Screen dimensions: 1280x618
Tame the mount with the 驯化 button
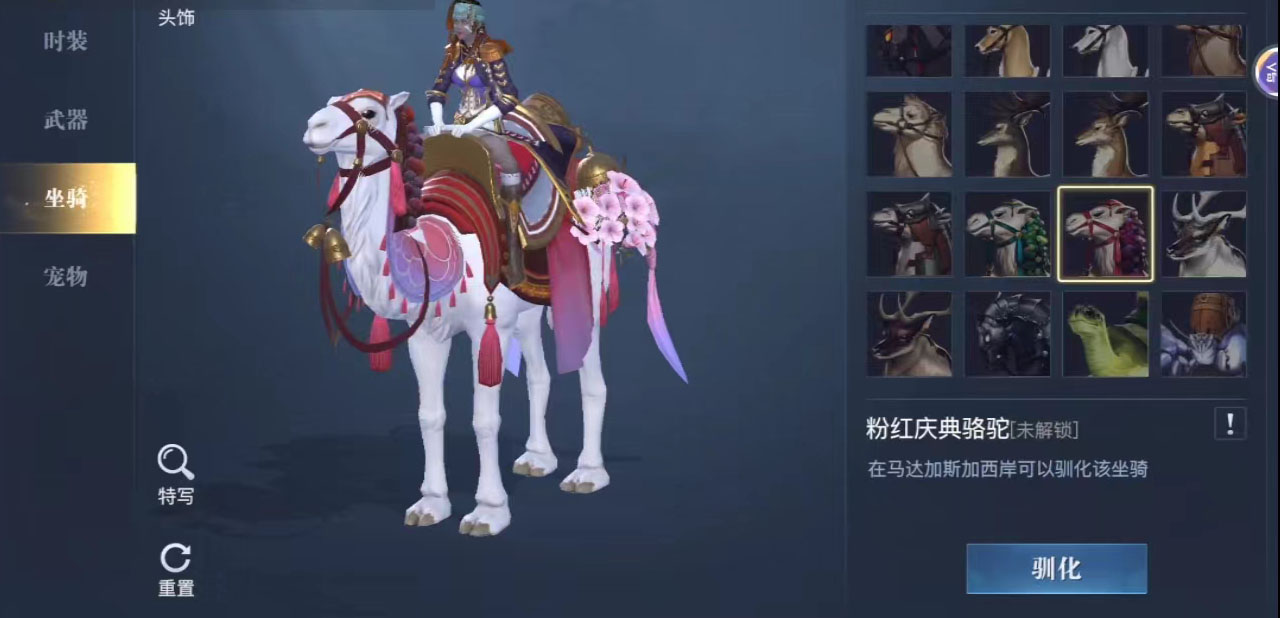tap(1056, 569)
